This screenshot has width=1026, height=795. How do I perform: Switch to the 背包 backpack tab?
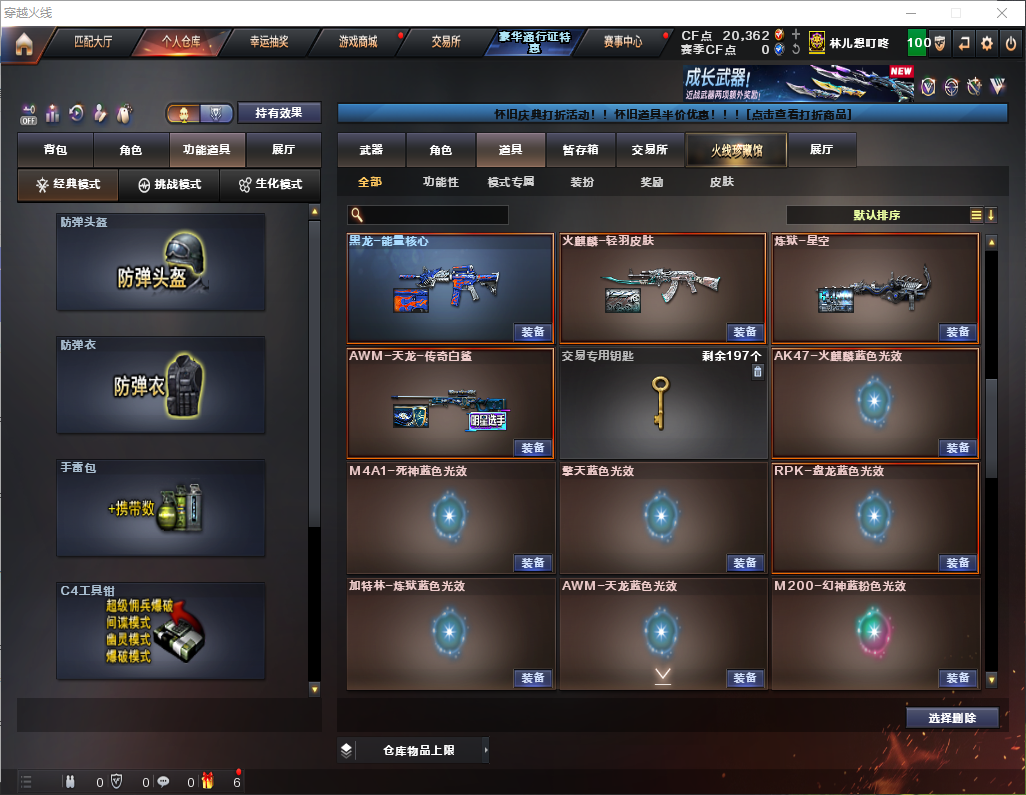pyautogui.click(x=56, y=150)
